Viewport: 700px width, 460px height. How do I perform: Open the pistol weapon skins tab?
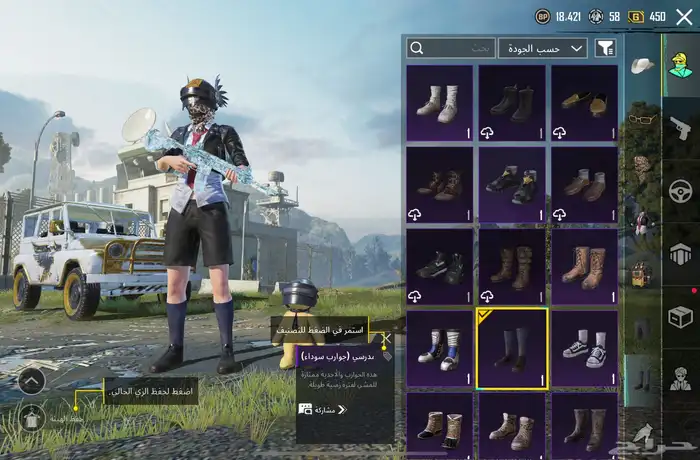(681, 128)
